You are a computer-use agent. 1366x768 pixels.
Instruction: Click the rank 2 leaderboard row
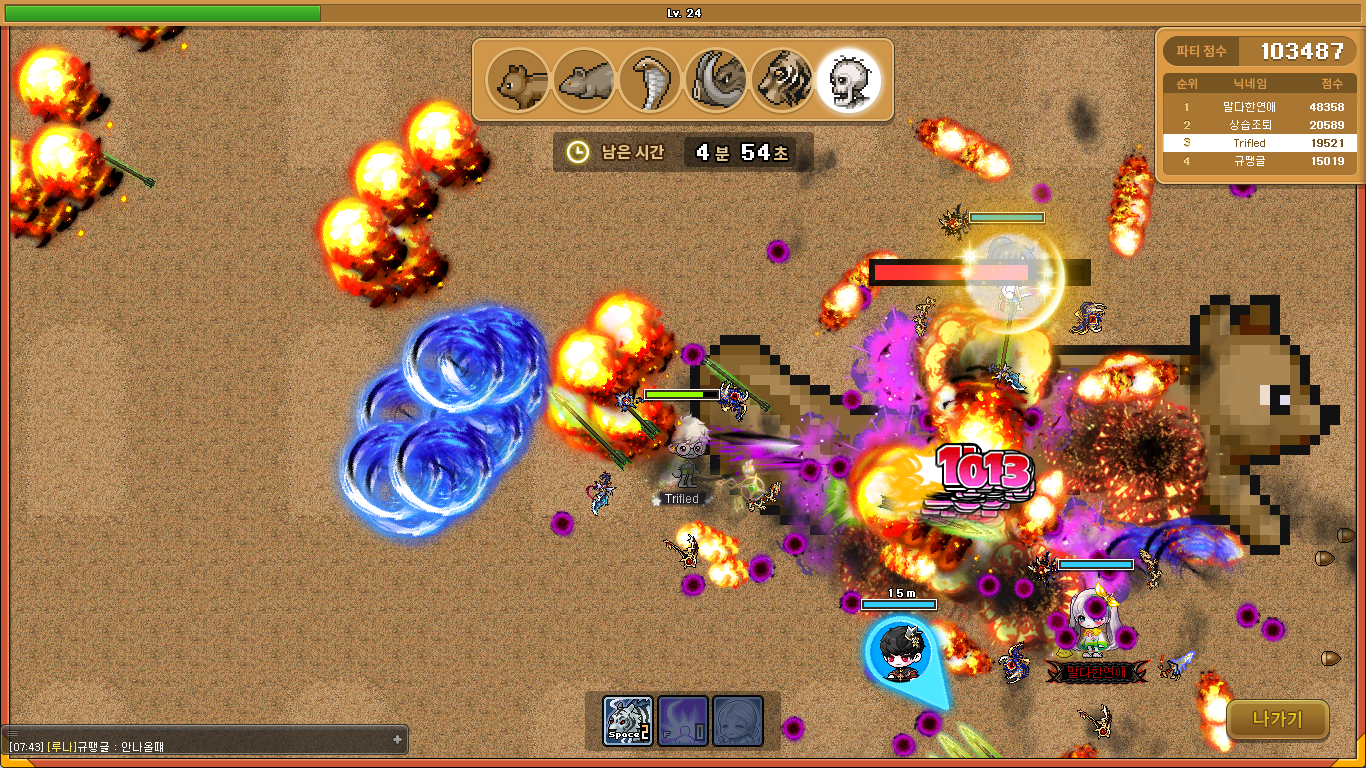(x=1259, y=125)
